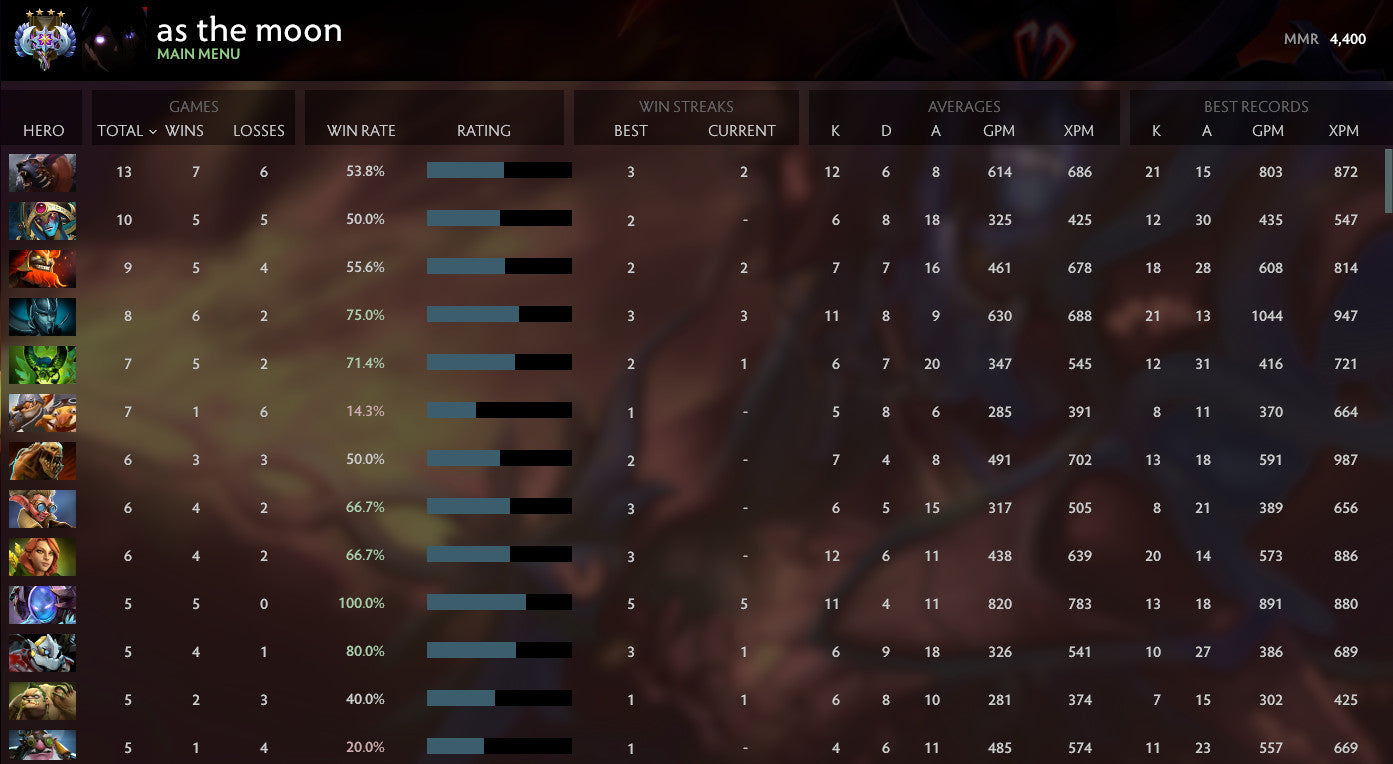Image resolution: width=1393 pixels, height=764 pixels.
Task: Select the Meepo hero portrait
Action: pos(42,508)
